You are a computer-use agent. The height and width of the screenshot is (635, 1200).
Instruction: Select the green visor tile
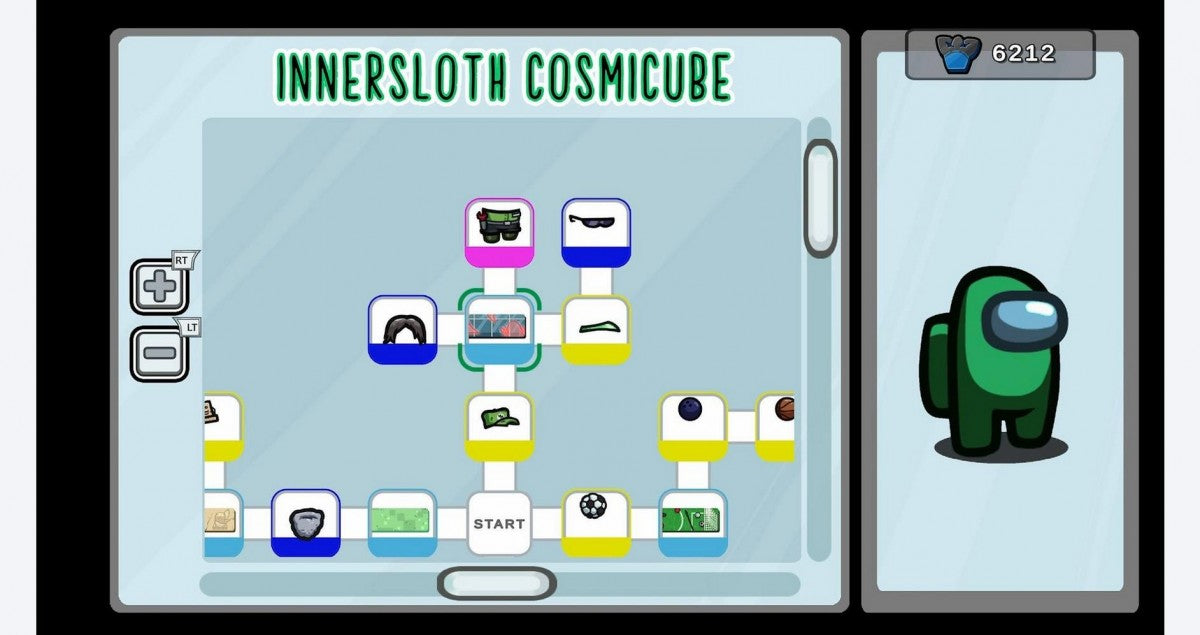[596, 329]
